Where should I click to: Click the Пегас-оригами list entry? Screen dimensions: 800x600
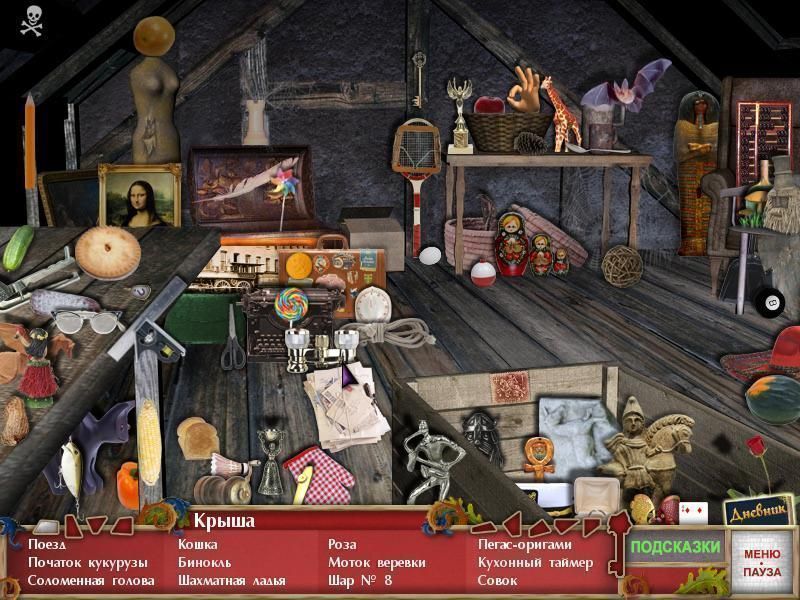pos(524,545)
